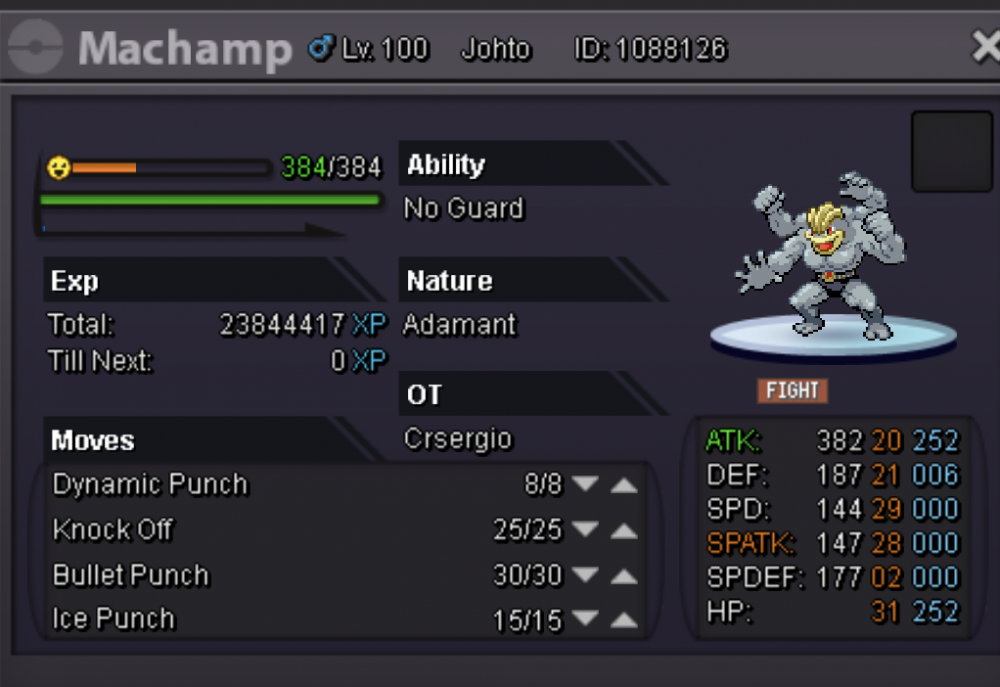This screenshot has height=687, width=1000.
Task: Move Ice Punch up with its arrow
Action: coord(624,621)
